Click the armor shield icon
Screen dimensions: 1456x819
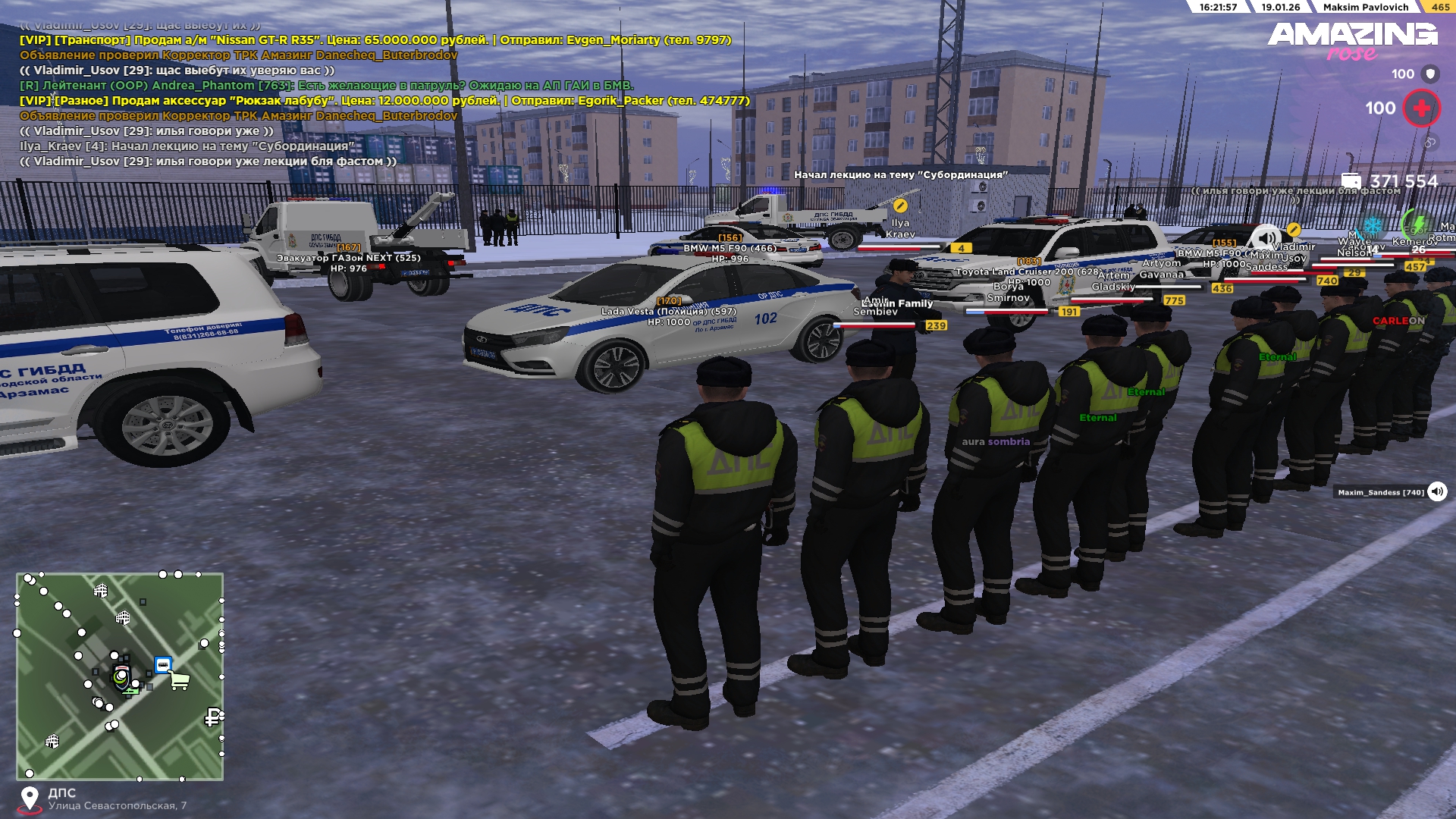tap(1430, 74)
